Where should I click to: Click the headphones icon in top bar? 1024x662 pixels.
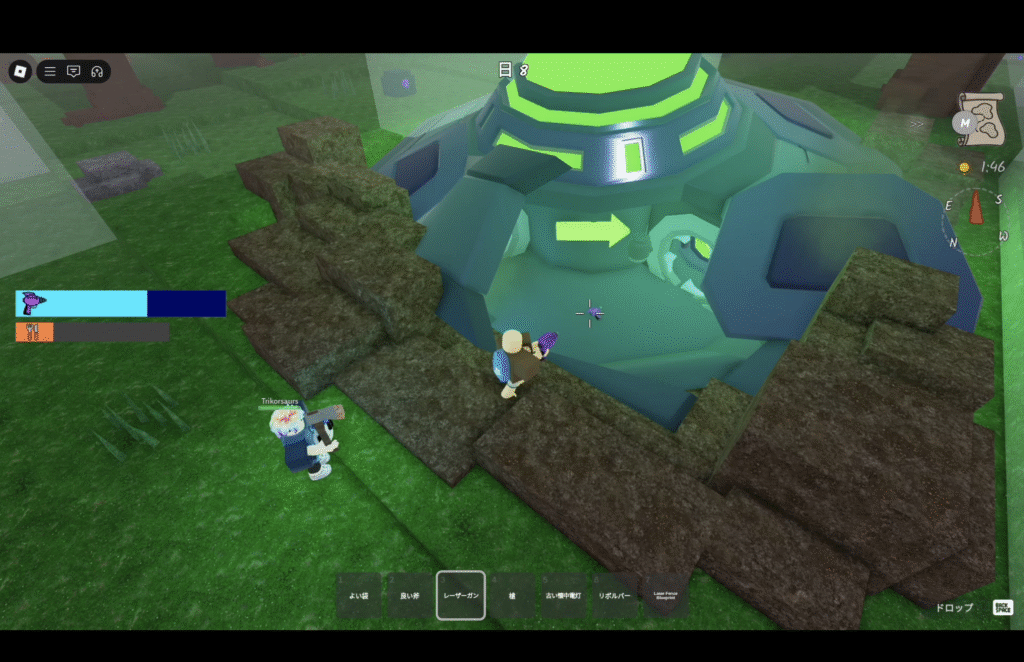(97, 71)
